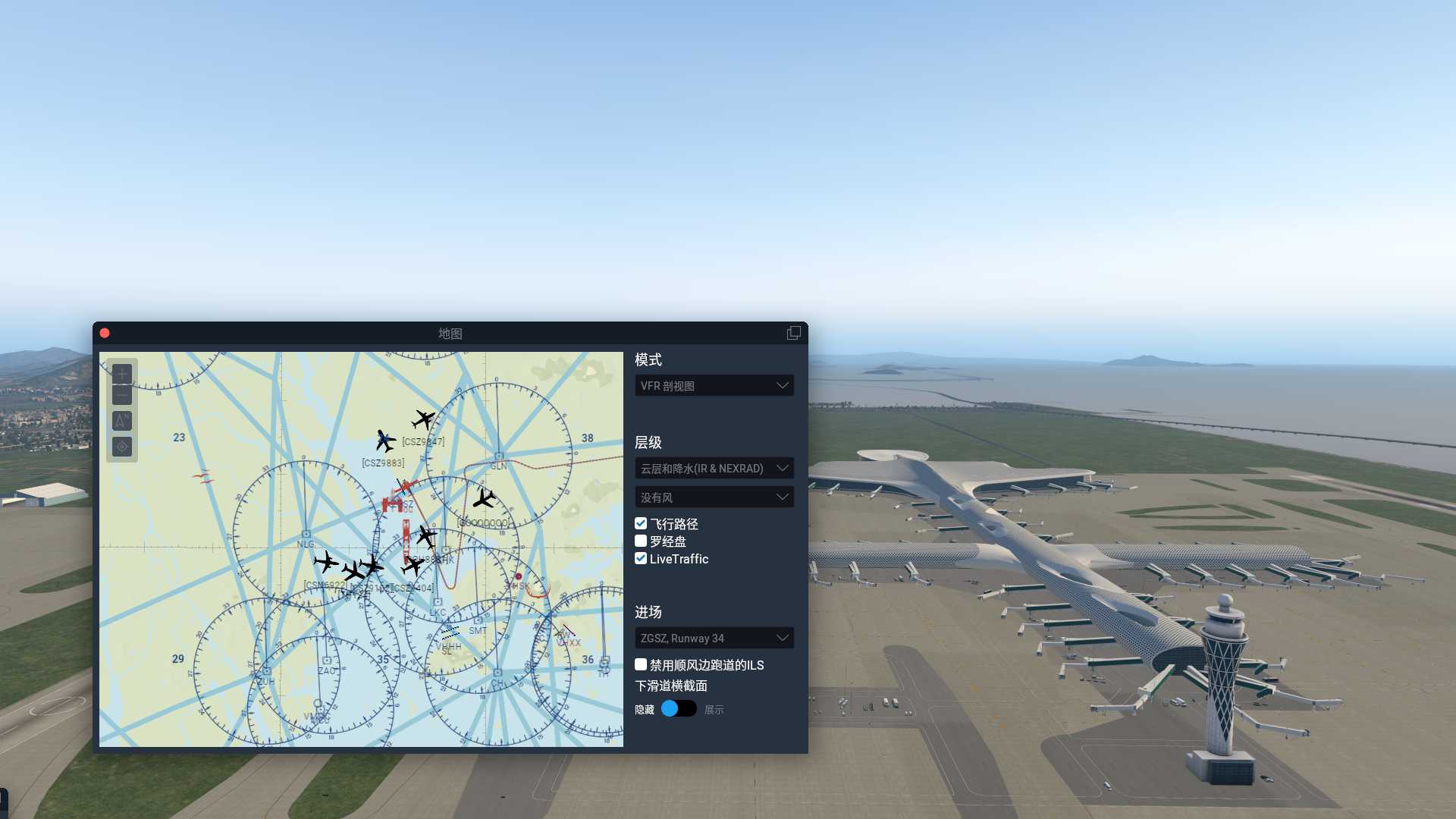Zoom out on the map
Screen dimensions: 1456x819
click(x=122, y=394)
